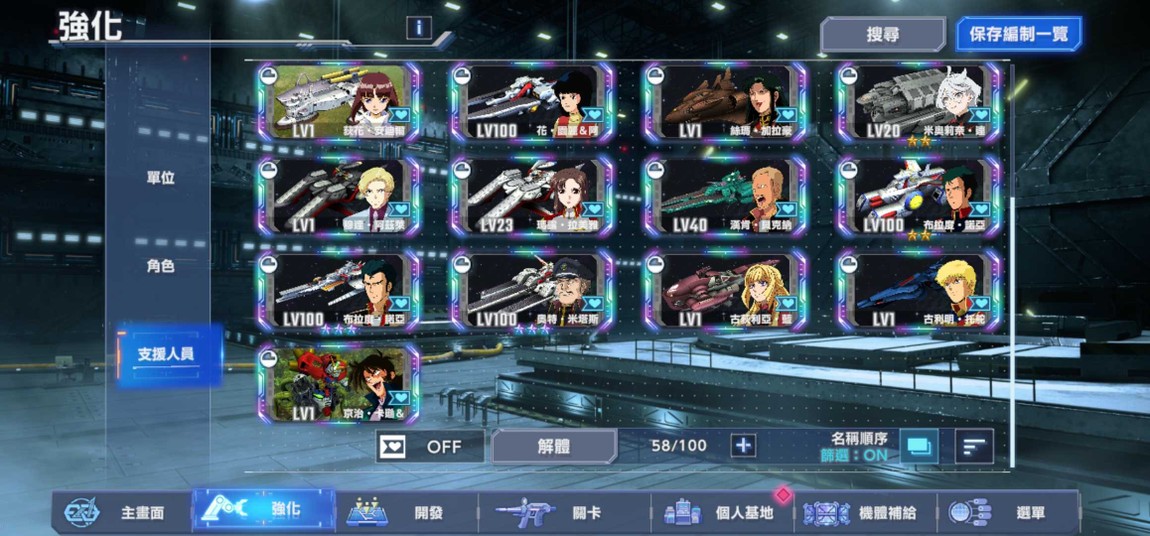The height and width of the screenshot is (536, 1150).
Task: Open 機體補給 unit supply menu
Action: pos(868,513)
